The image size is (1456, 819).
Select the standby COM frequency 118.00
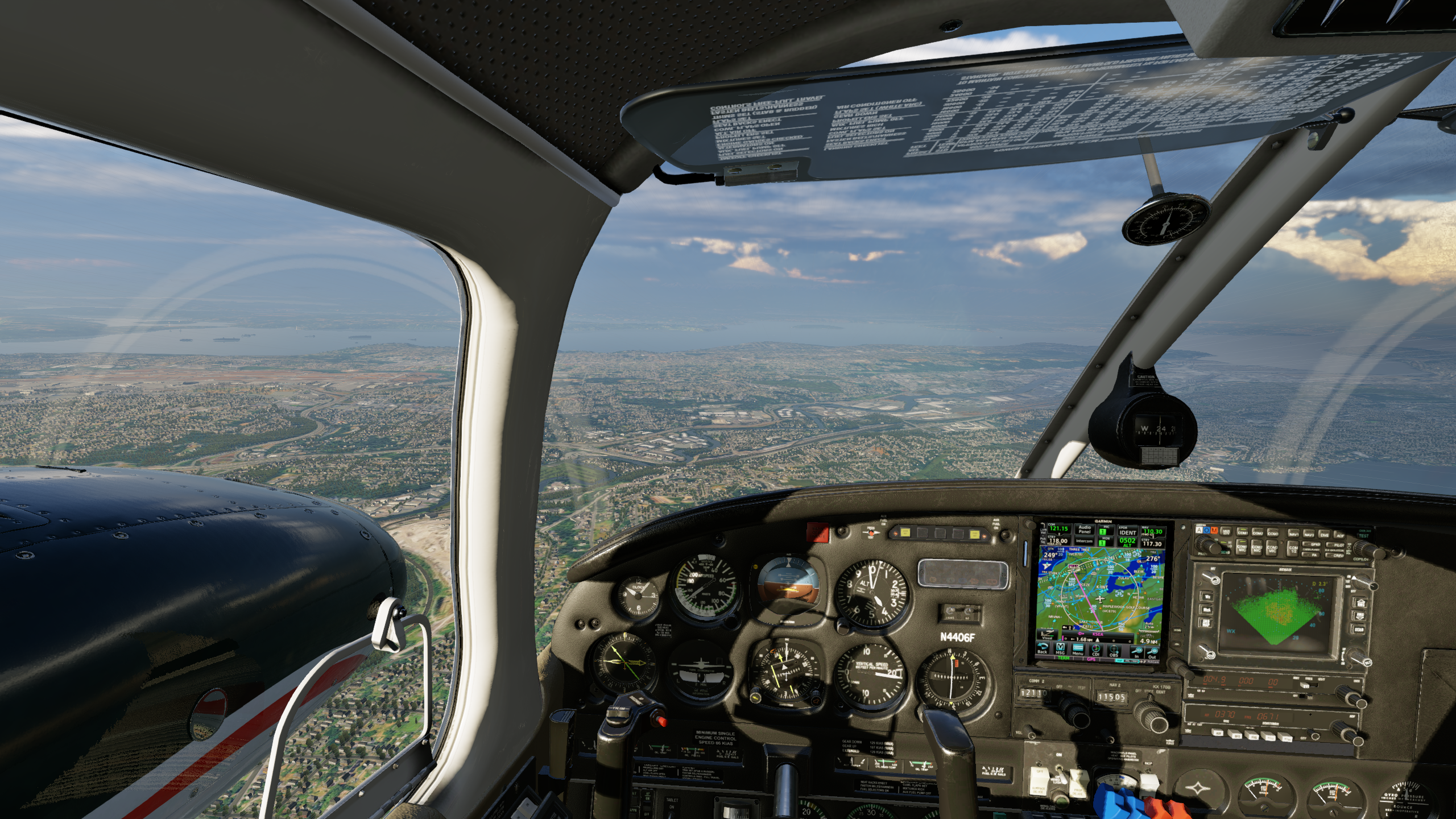[x=1058, y=541]
